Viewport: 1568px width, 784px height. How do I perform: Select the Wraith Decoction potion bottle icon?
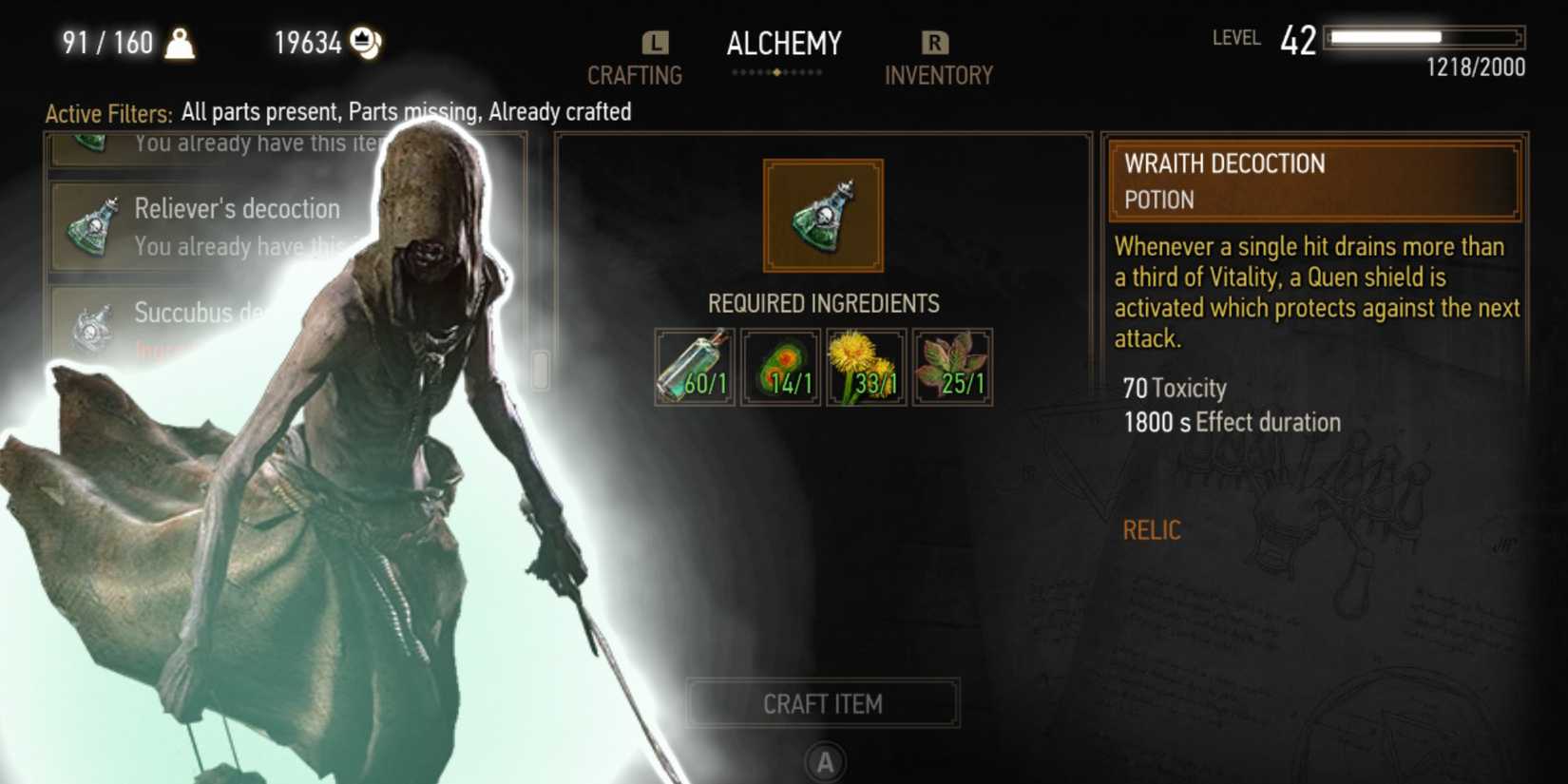821,214
